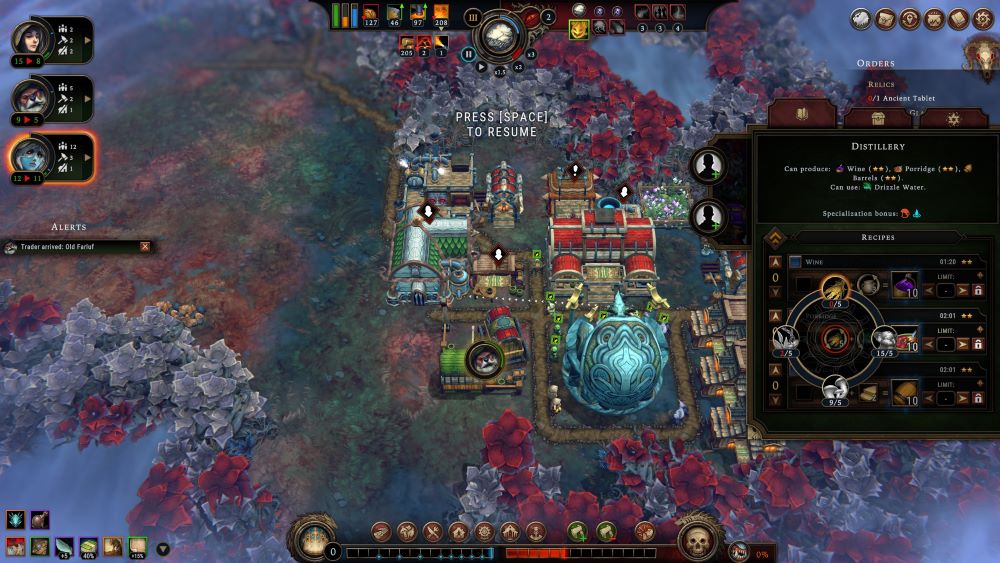Set game speed to x2
The height and width of the screenshot is (563, 1000).
[x=518, y=66]
